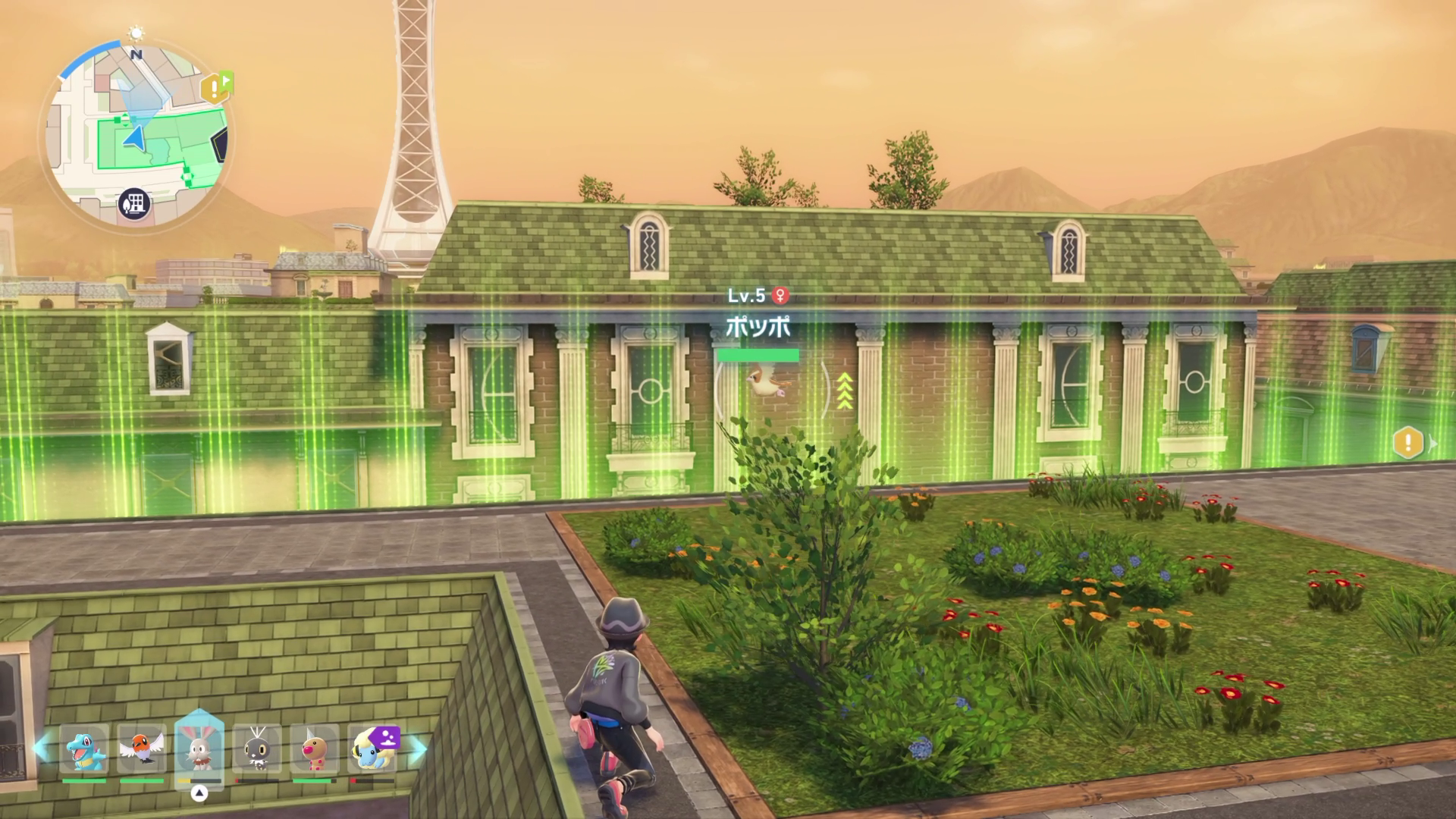Click the party bar left arrow
Screen dimensions: 1456x819
click(42, 748)
